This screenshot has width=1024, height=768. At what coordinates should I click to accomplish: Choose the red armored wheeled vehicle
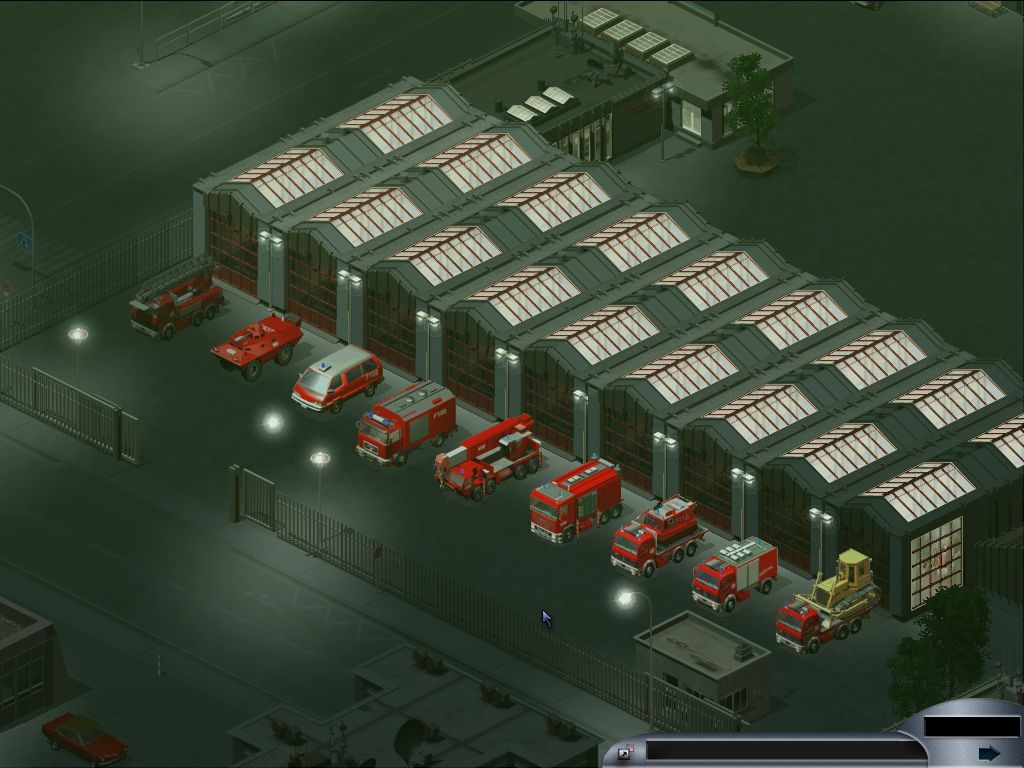pos(256,344)
